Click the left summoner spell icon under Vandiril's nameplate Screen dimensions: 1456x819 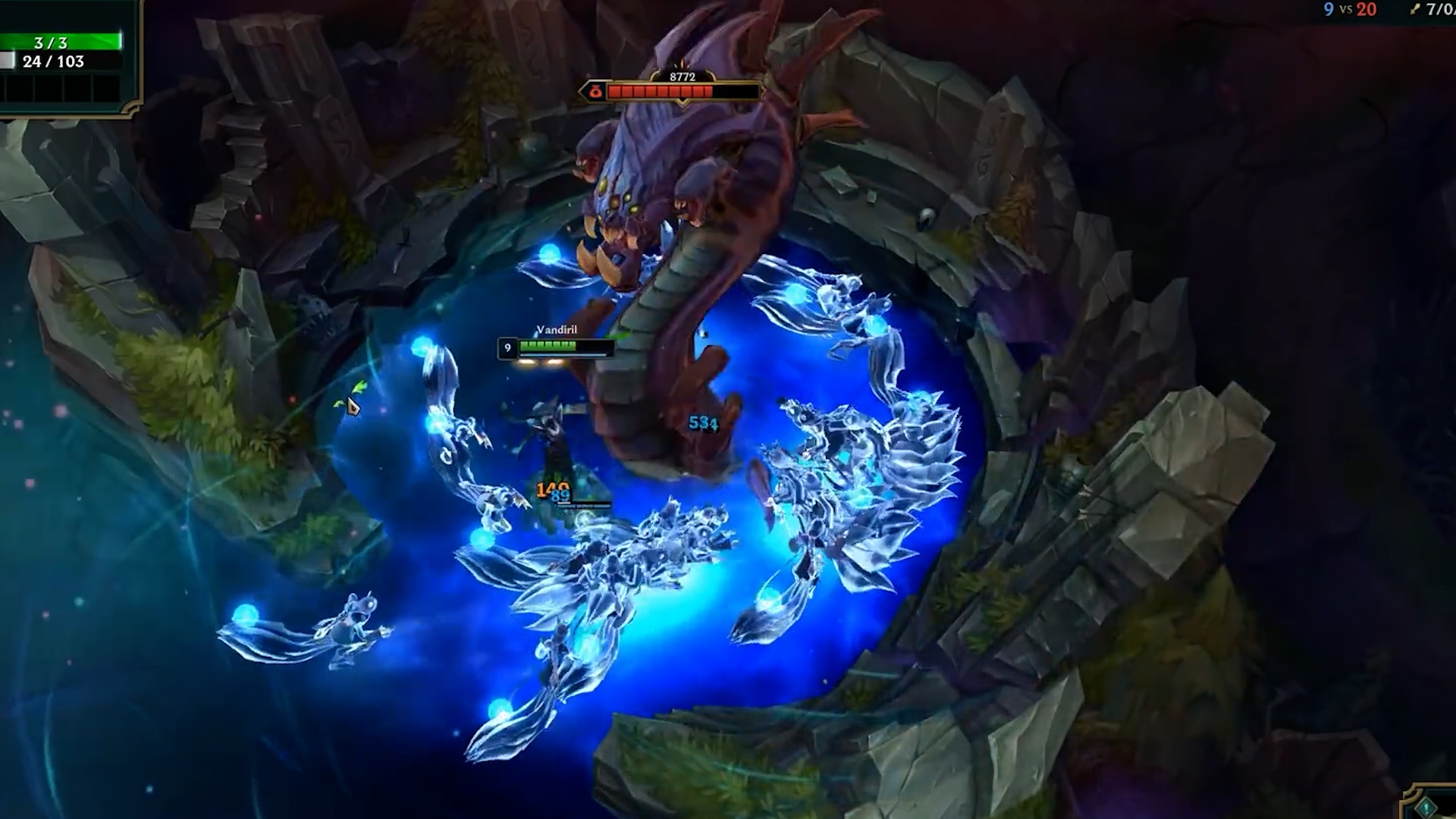(x=528, y=362)
